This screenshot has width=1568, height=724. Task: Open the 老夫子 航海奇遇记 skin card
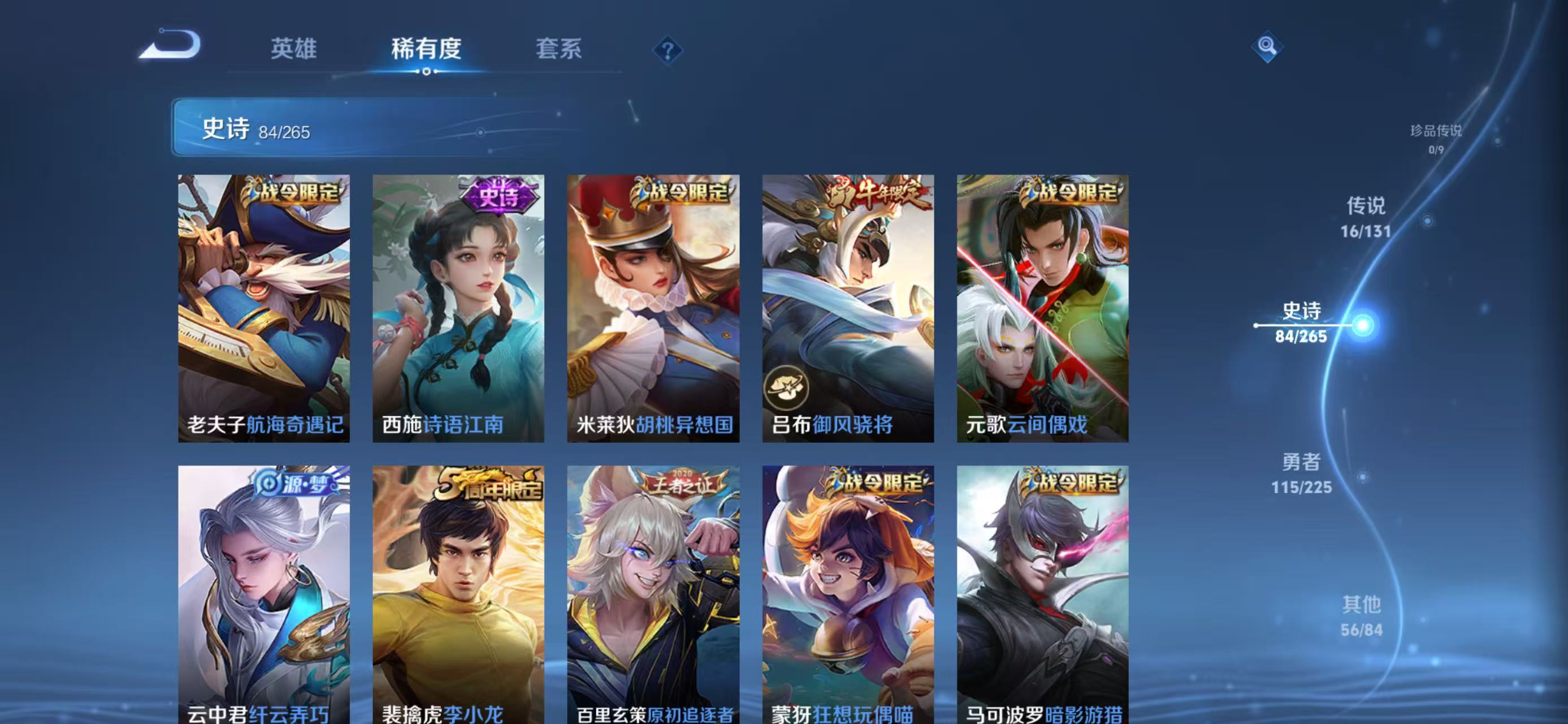[263, 308]
